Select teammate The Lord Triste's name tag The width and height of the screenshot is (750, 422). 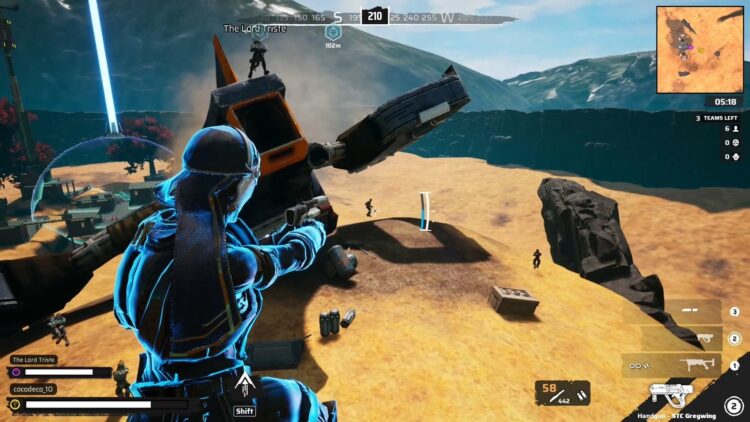pyautogui.click(x=34, y=359)
